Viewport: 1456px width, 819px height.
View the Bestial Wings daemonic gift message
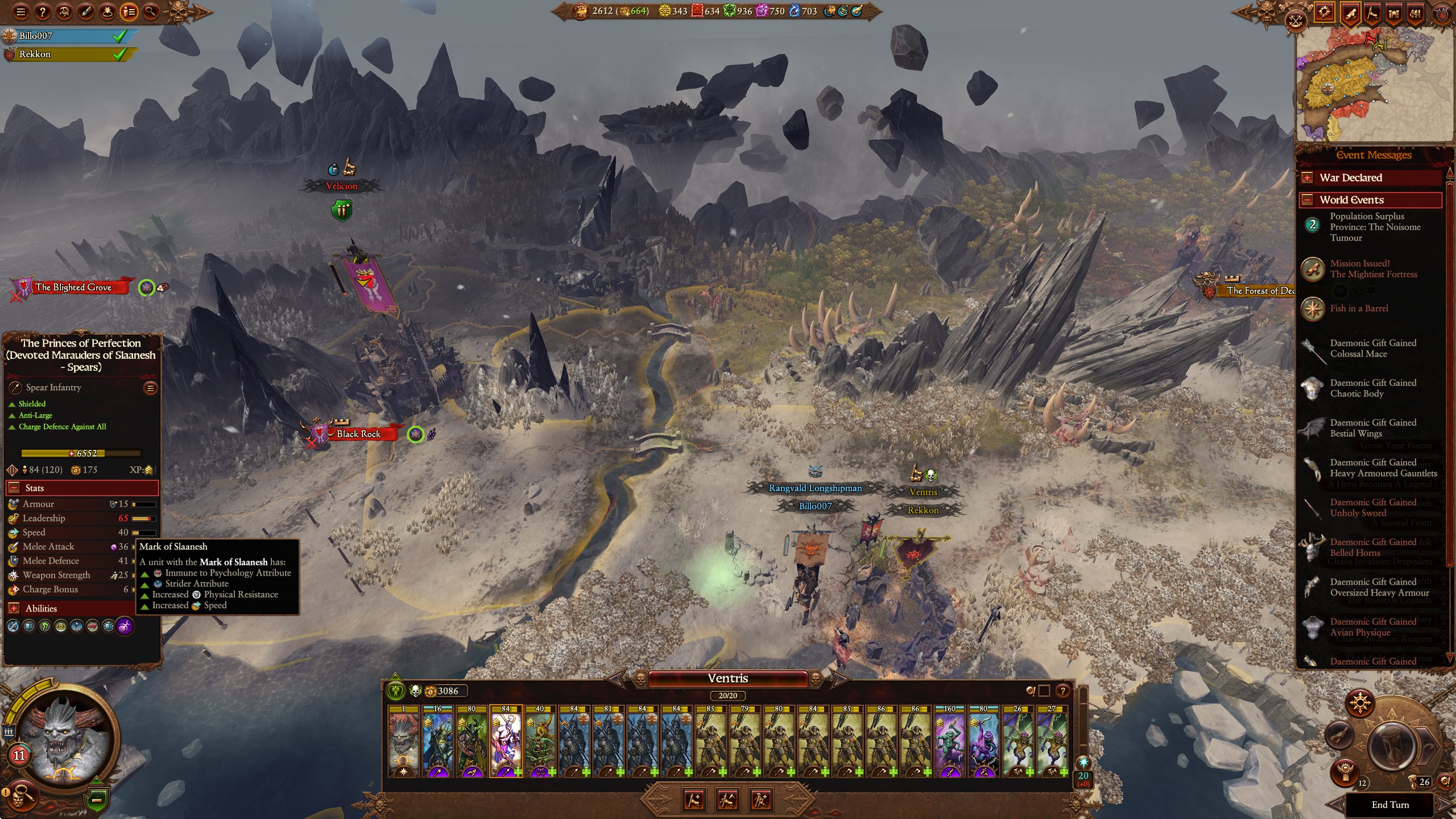[x=1372, y=428]
